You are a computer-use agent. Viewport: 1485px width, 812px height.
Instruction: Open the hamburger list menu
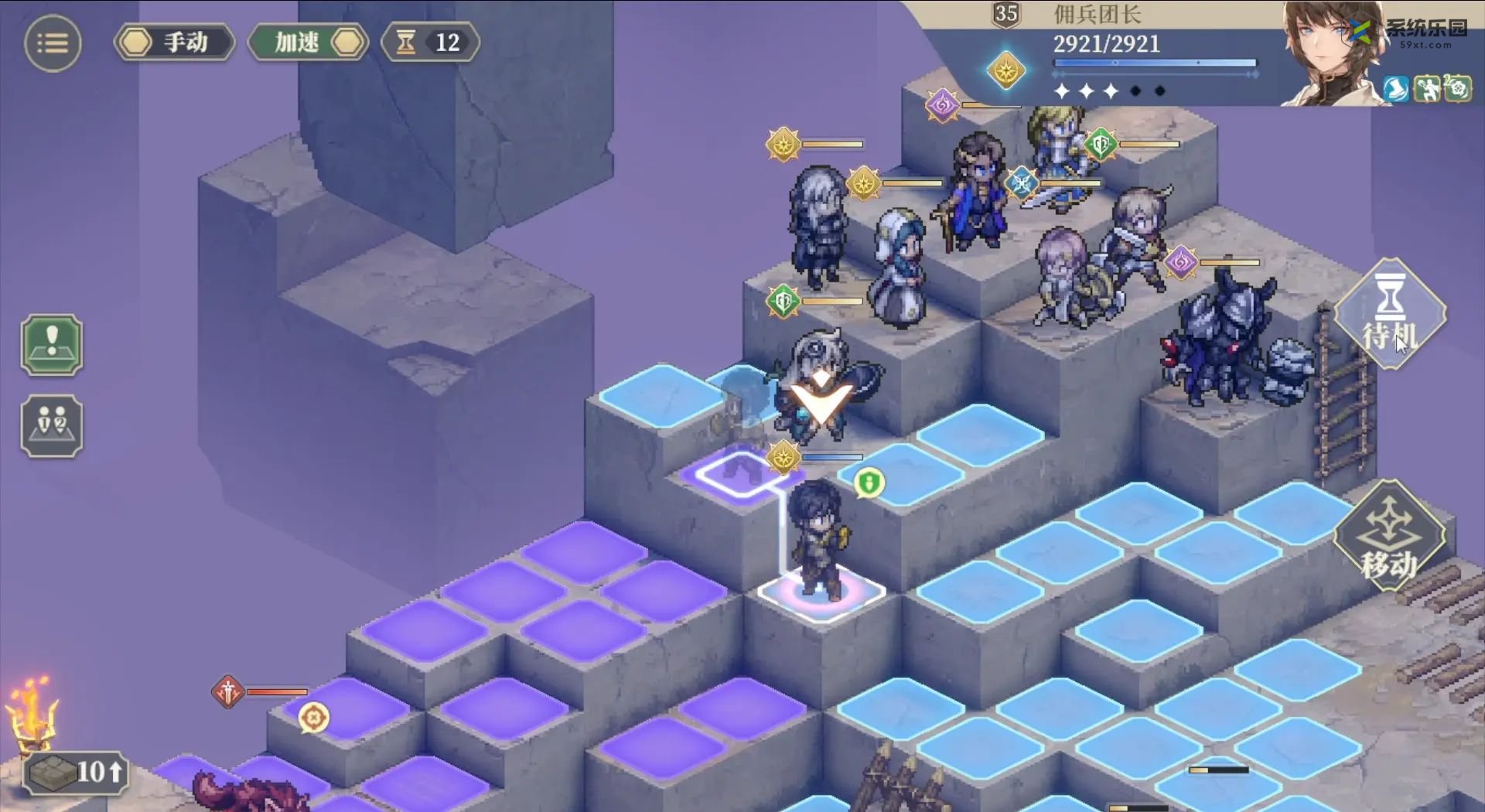click(53, 43)
